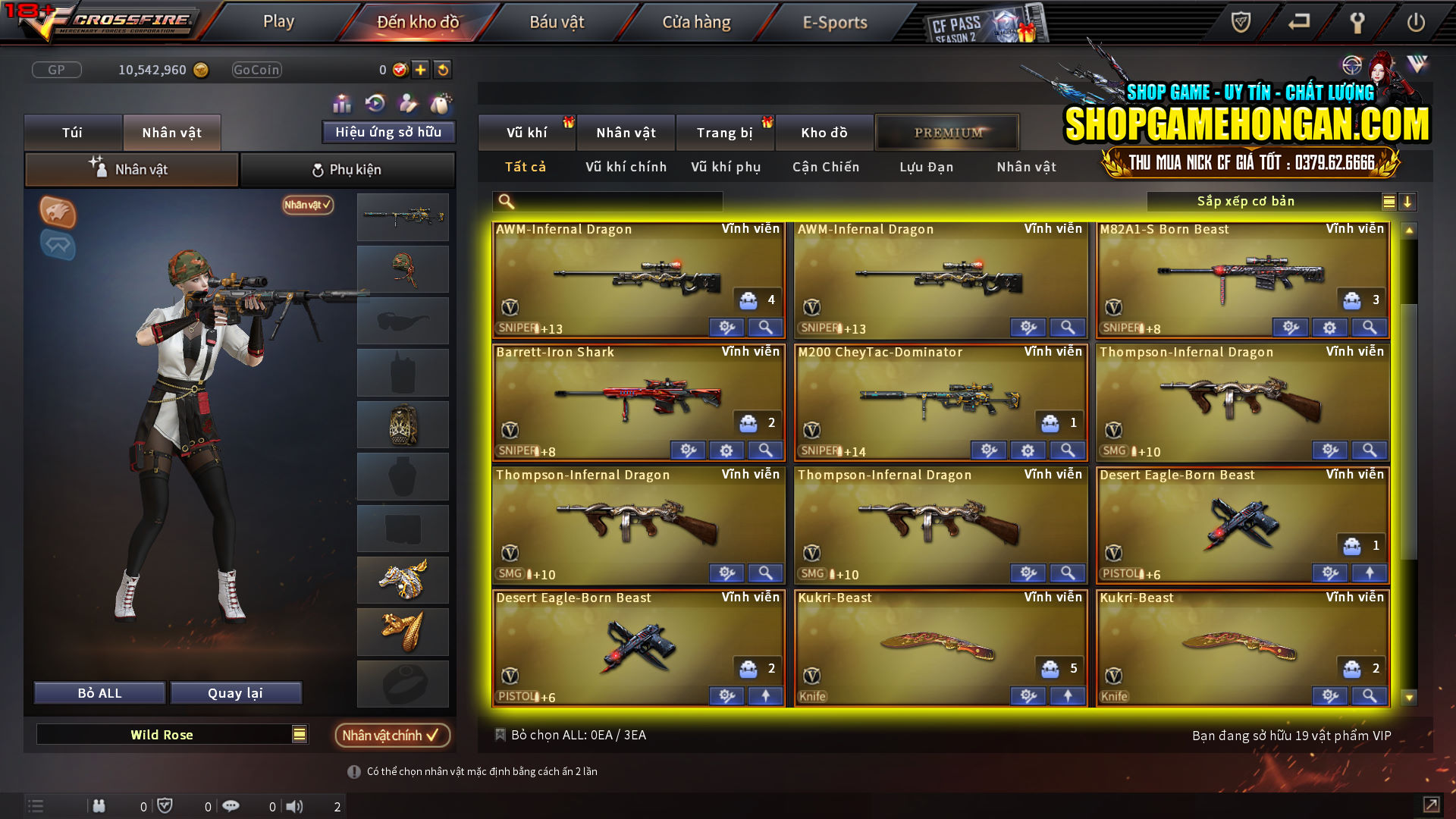Switch to the 'Kho đồ' tab
The image size is (1456, 819).
[x=824, y=132]
